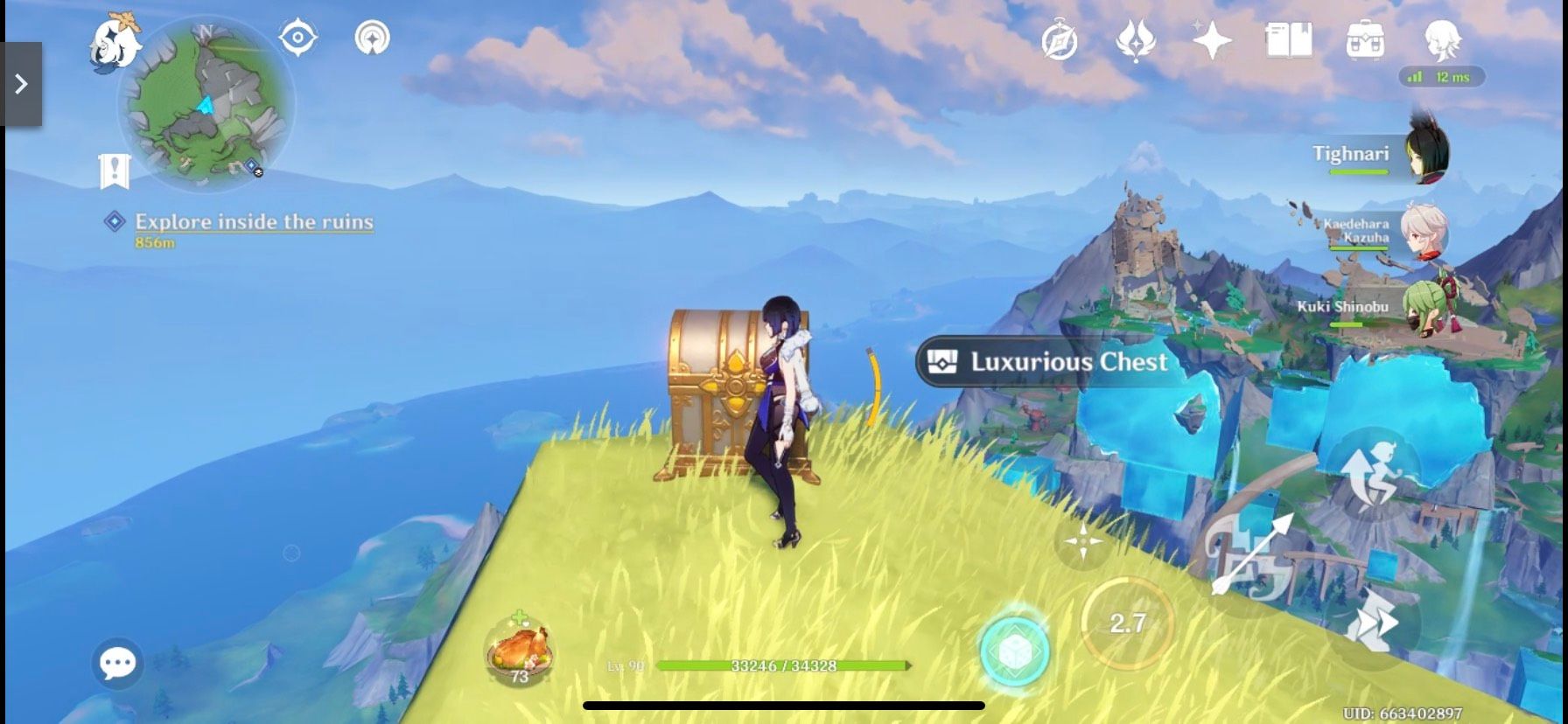The height and width of the screenshot is (724, 1568).
Task: Open the in-game chat bubble icon
Action: [x=117, y=663]
